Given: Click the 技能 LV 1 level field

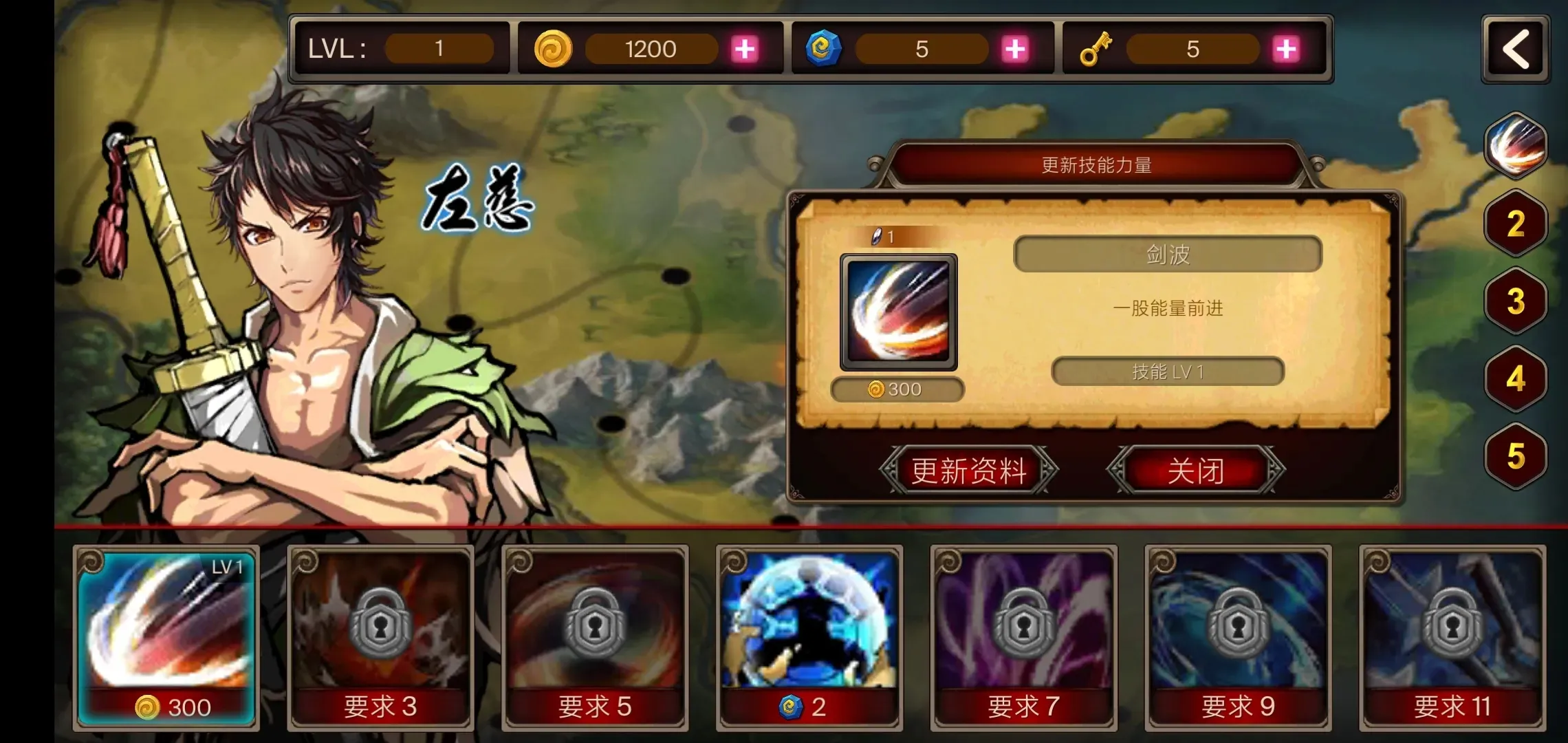Looking at the screenshot, I should pyautogui.click(x=1167, y=371).
